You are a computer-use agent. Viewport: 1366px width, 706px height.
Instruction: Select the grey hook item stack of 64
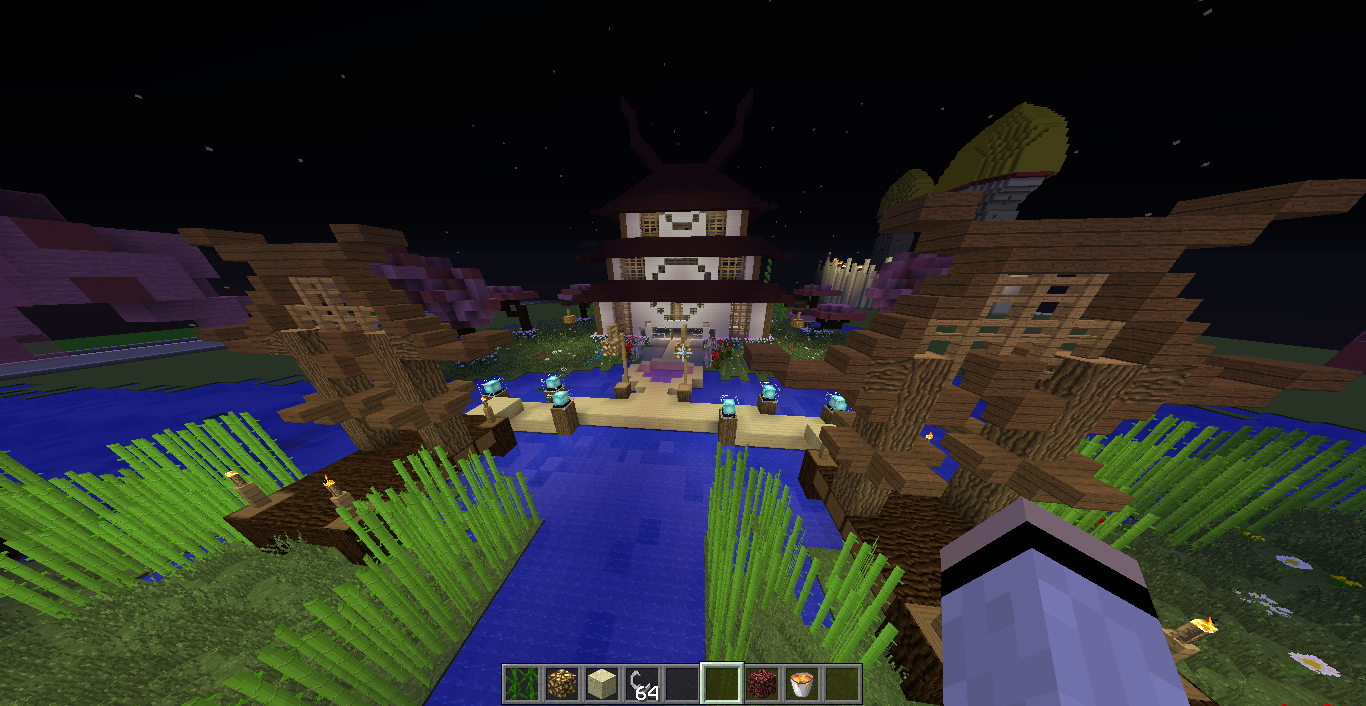pyautogui.click(x=641, y=684)
